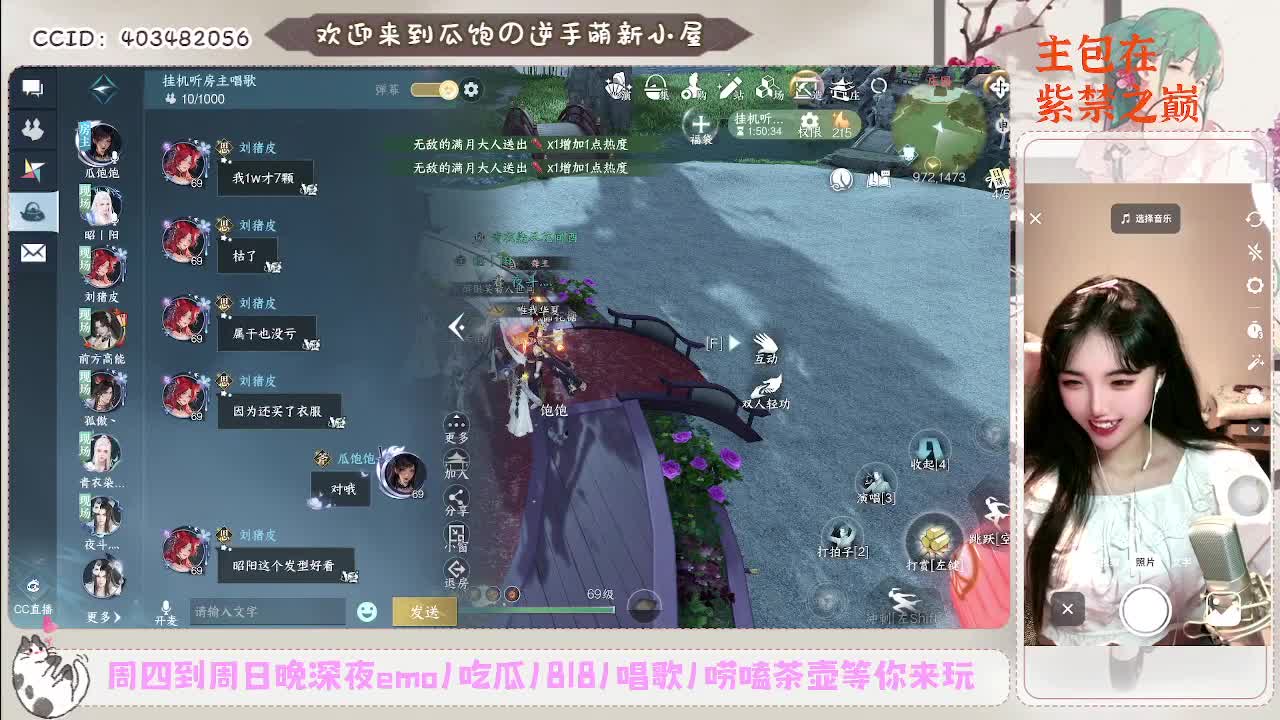Click the 请输入文字 chat input field
The image size is (1280, 720).
click(x=270, y=610)
